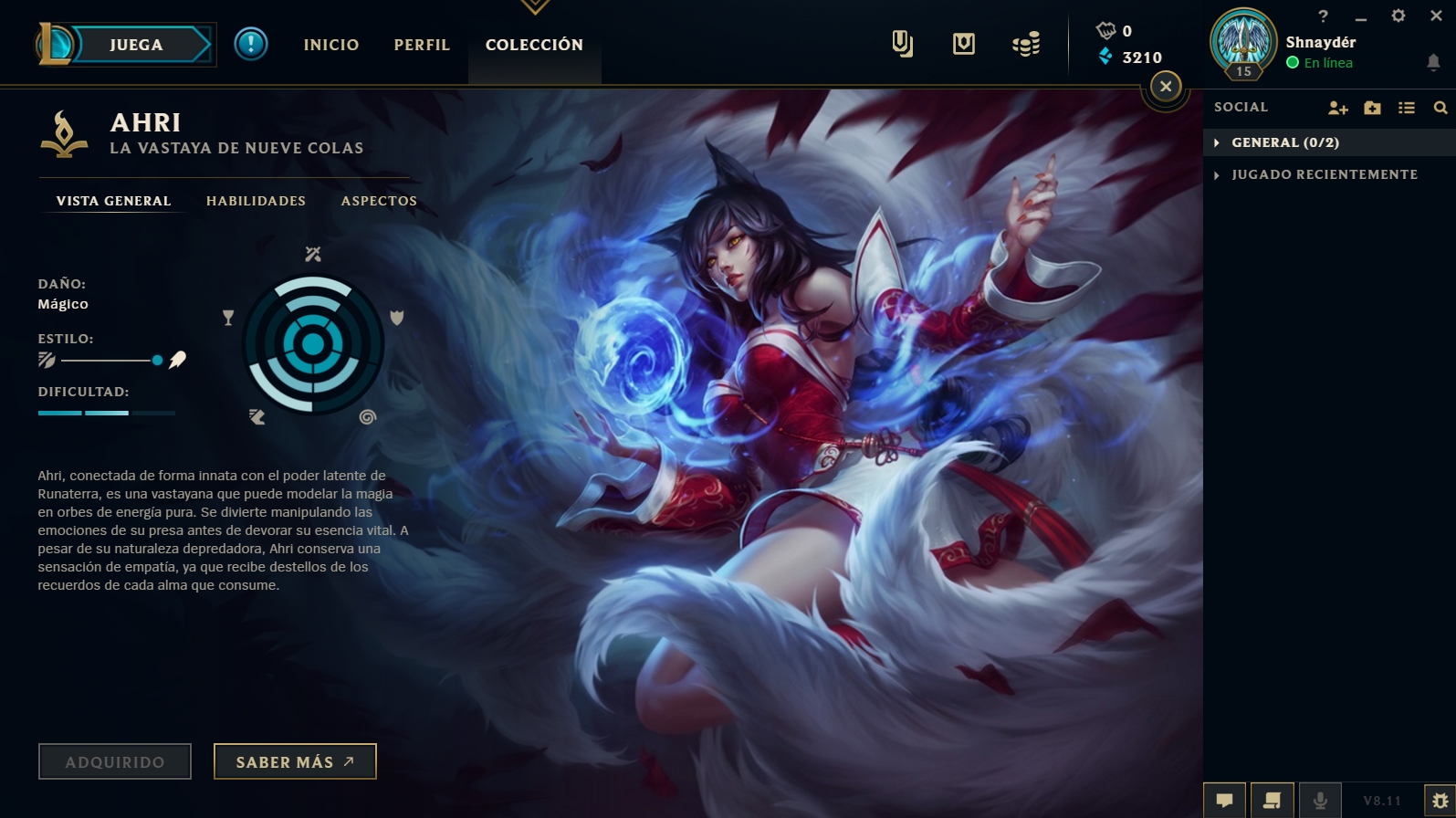Open the Loot vault icon
Viewport: 1456px width, 818px height.
tap(963, 43)
